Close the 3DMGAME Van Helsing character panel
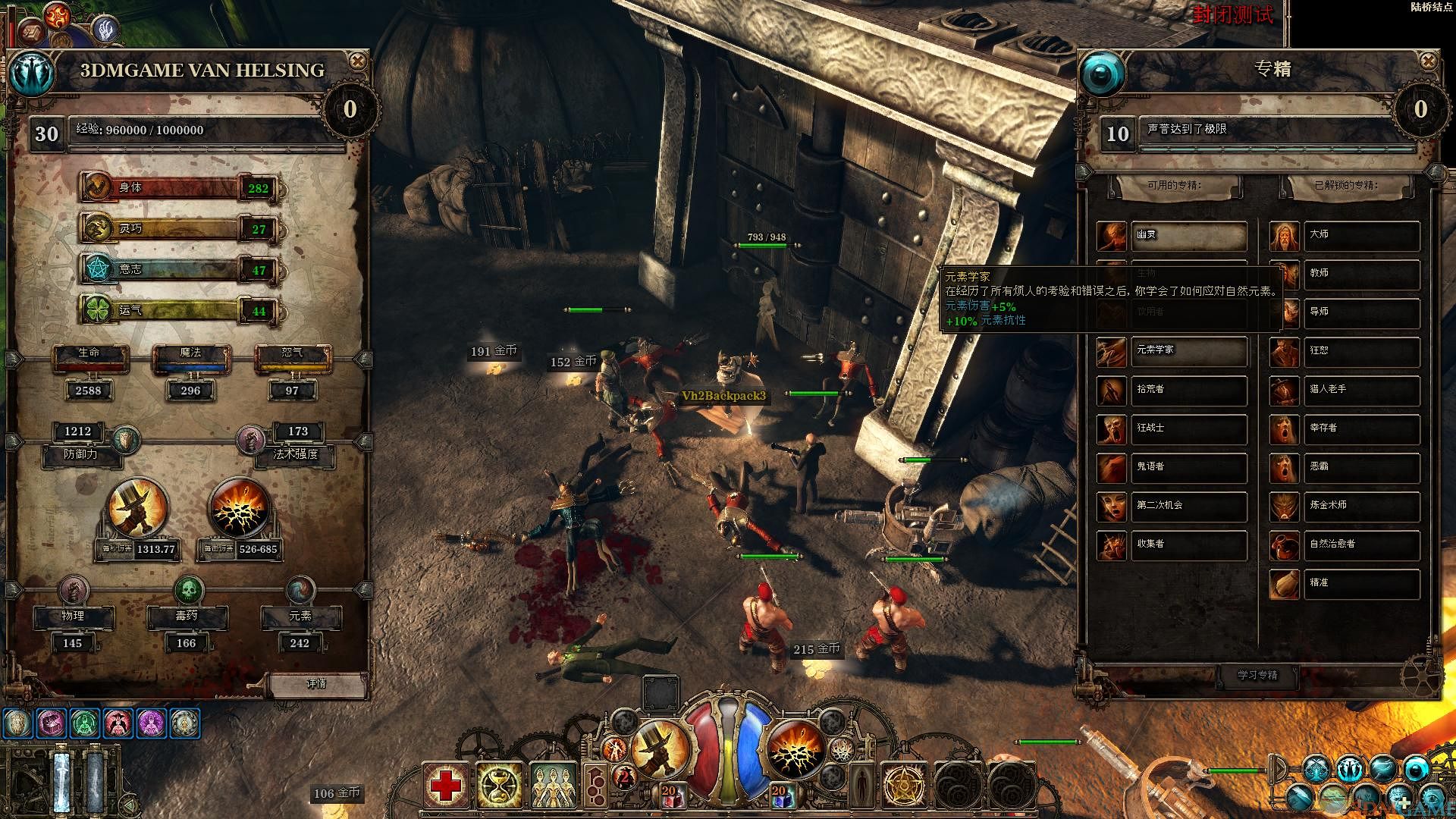Screen dimensions: 1456x819 tap(357, 61)
